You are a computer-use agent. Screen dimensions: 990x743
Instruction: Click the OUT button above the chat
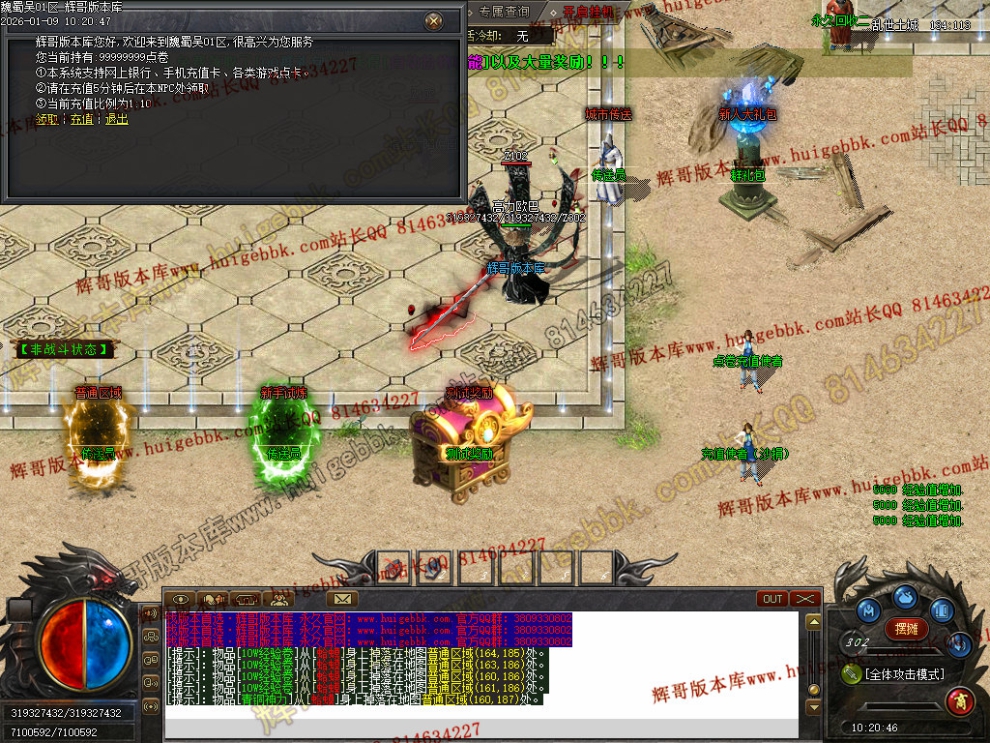point(772,599)
